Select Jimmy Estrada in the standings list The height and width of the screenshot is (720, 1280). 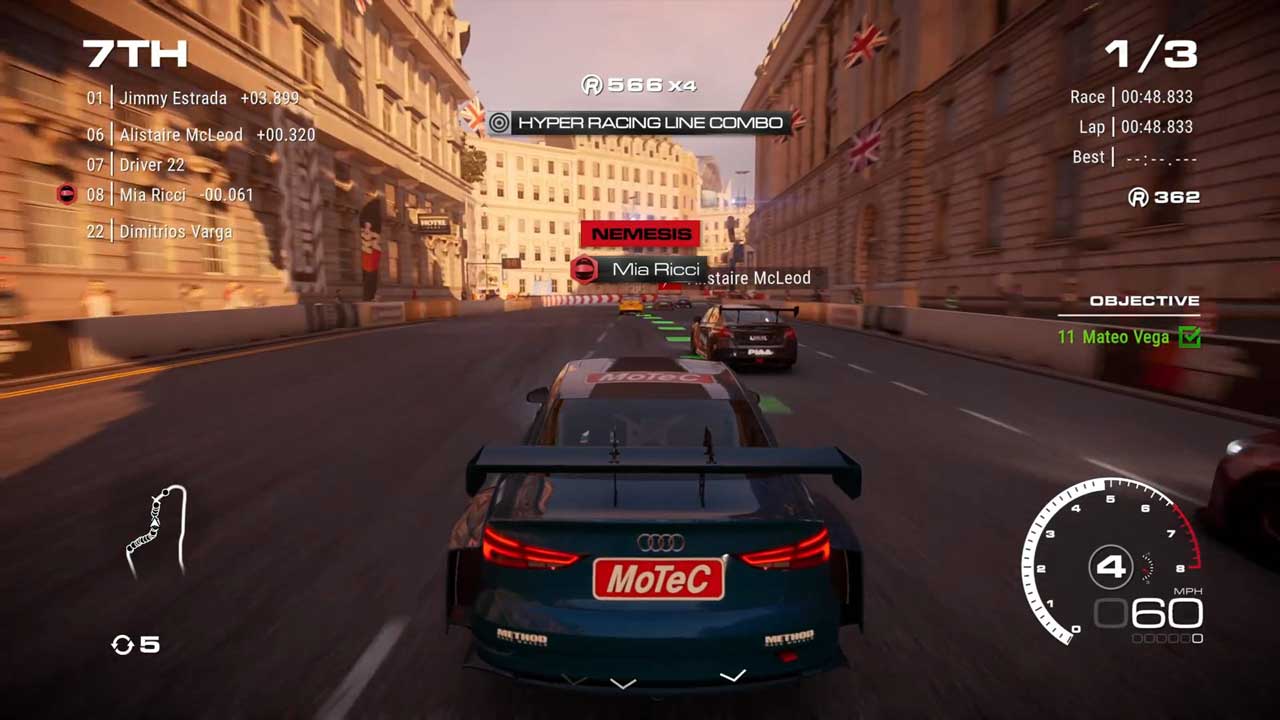(192, 98)
